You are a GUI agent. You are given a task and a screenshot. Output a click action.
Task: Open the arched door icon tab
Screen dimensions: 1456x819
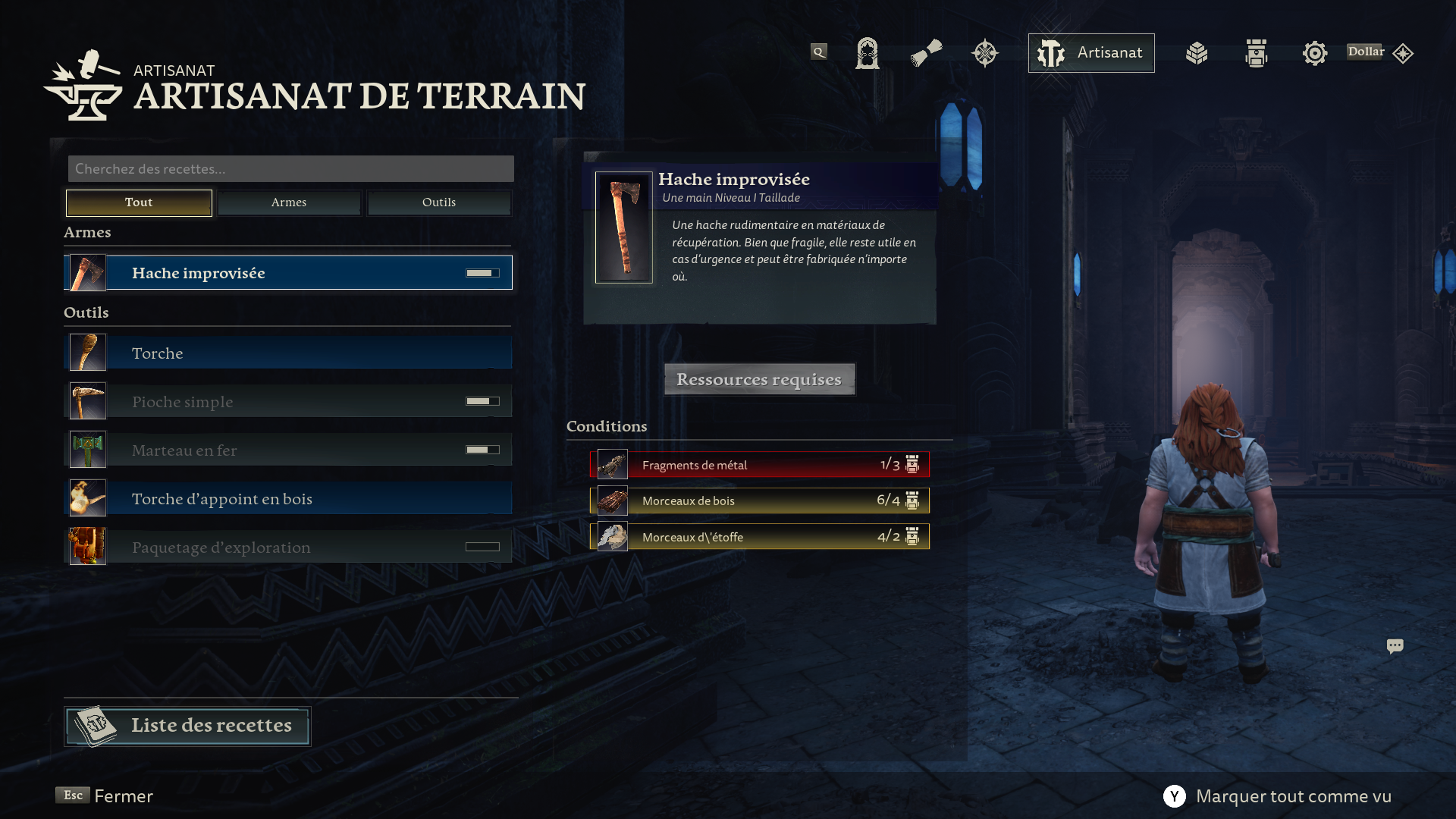click(x=867, y=53)
